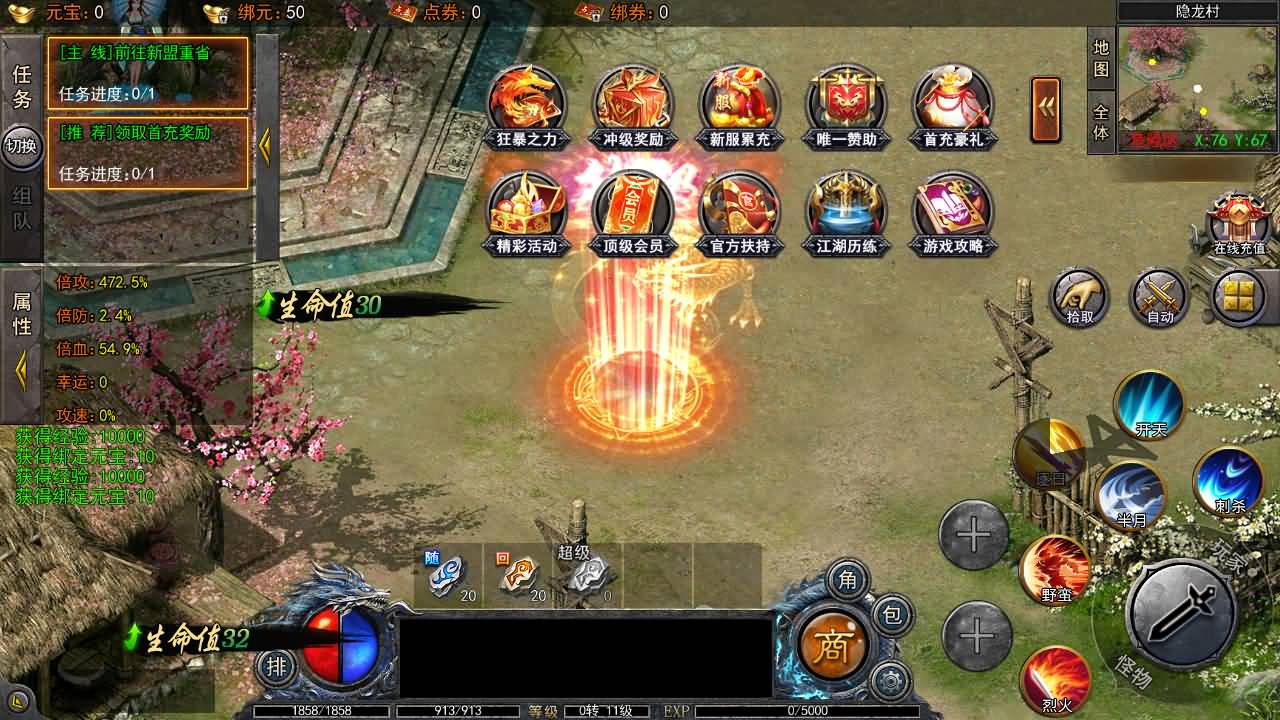Viewport: 1280px width, 720px height.
Task: Select the main quest 前往新盟重省 tracker
Action: pyautogui.click(x=147, y=73)
